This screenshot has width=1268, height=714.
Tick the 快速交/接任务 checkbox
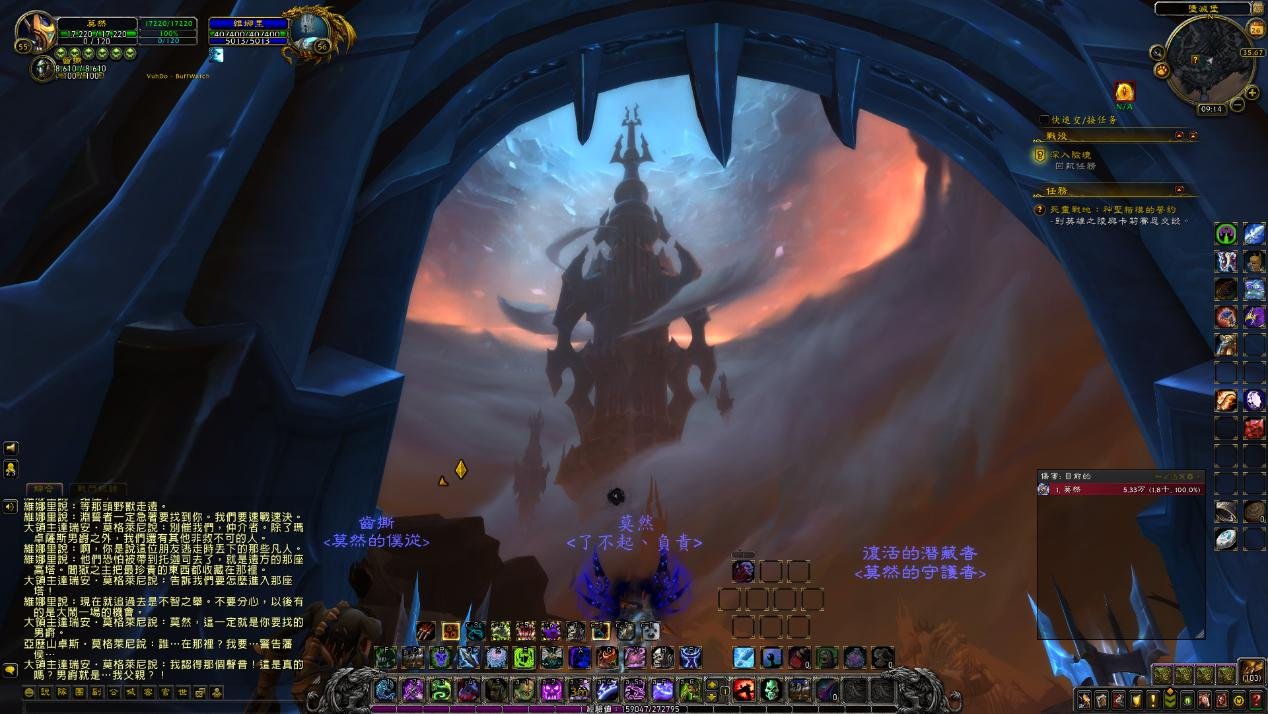click(1044, 120)
